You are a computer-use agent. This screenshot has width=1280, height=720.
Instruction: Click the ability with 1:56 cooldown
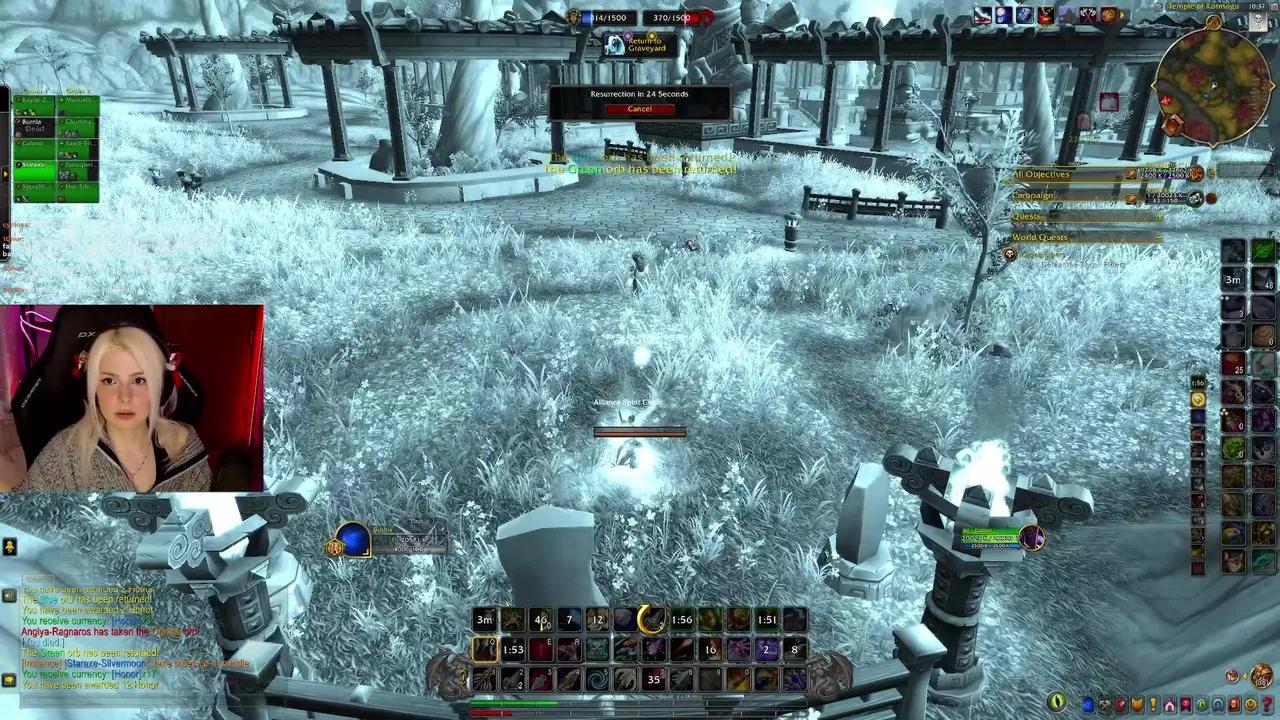[682, 620]
